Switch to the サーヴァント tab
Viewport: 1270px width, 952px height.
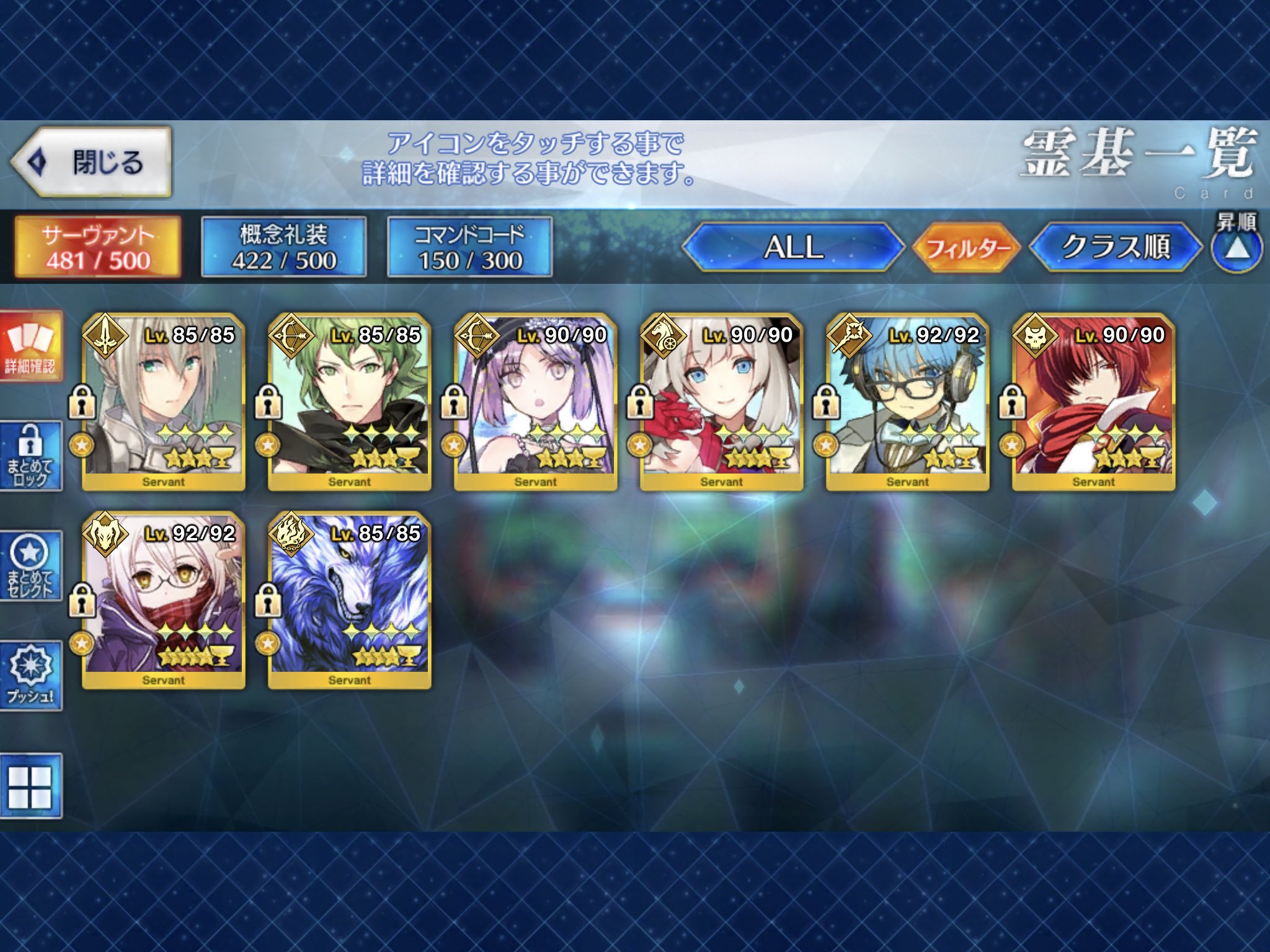point(98,247)
